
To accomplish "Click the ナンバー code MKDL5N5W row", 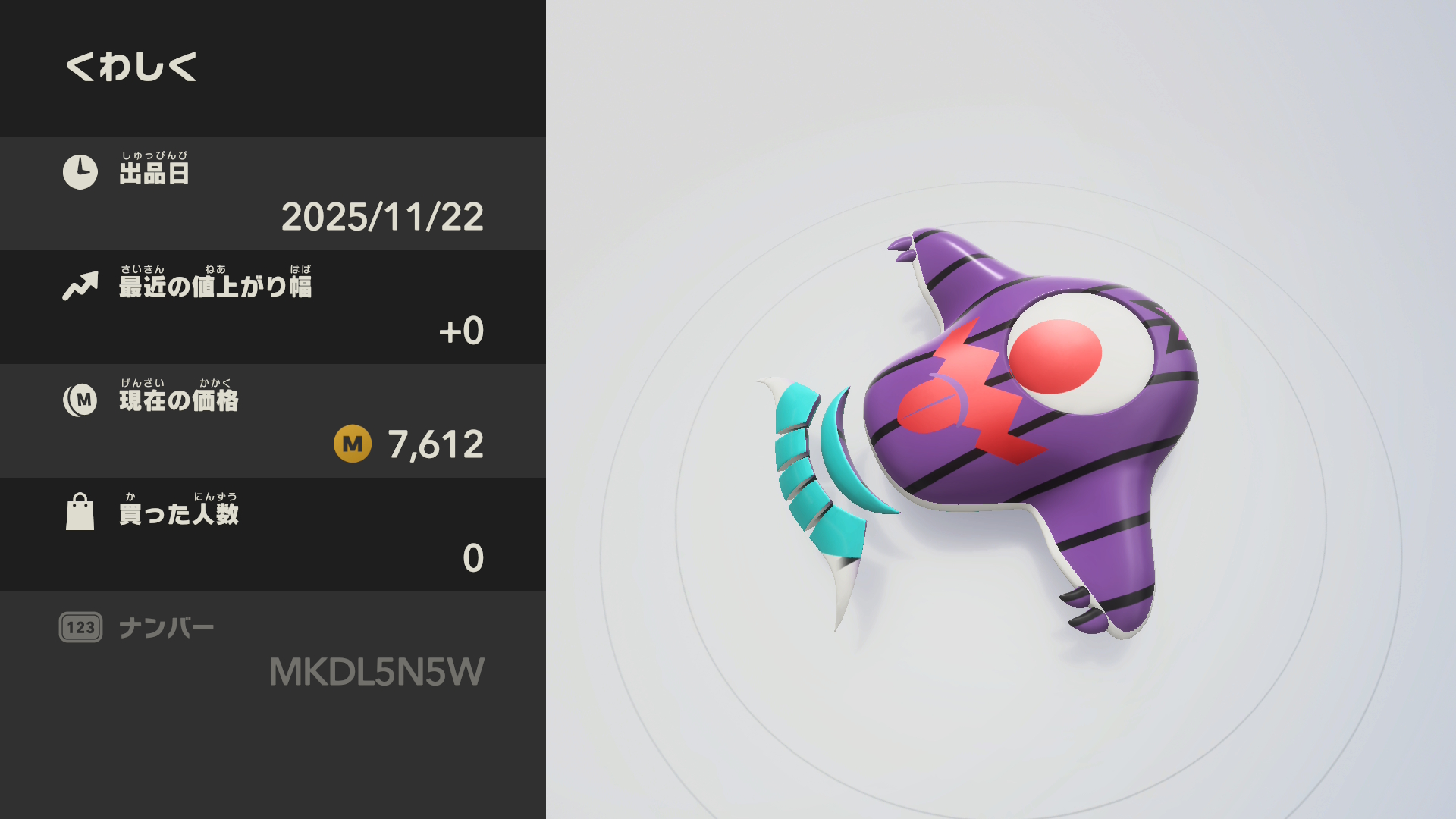I will coord(273,649).
